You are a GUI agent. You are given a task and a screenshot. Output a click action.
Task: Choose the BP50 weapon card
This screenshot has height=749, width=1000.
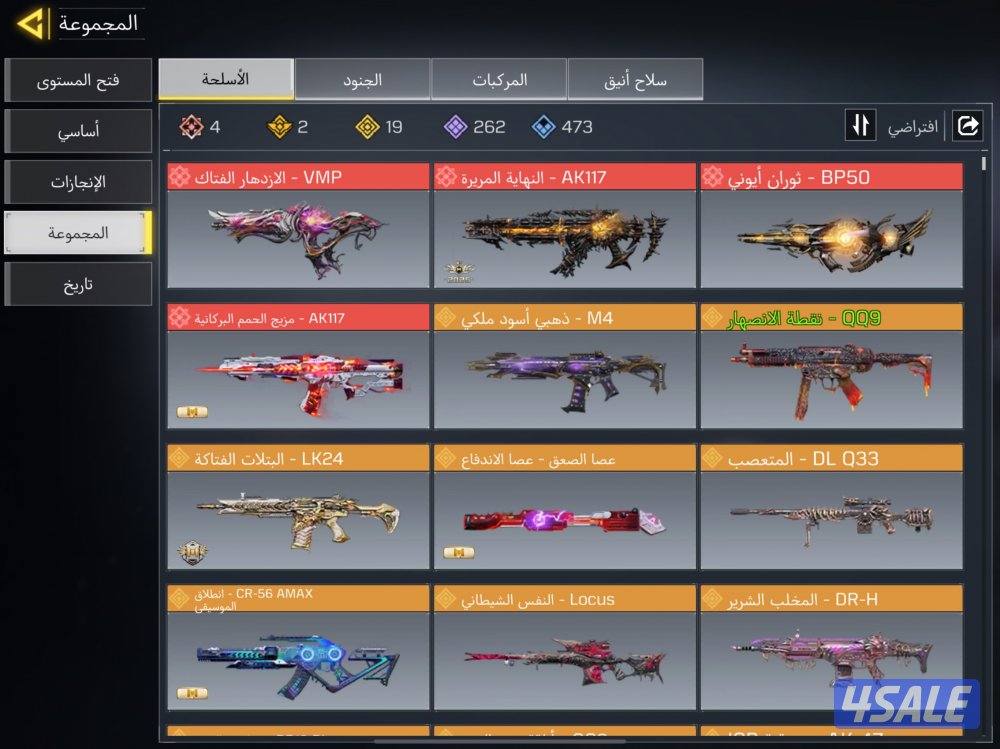[831, 226]
